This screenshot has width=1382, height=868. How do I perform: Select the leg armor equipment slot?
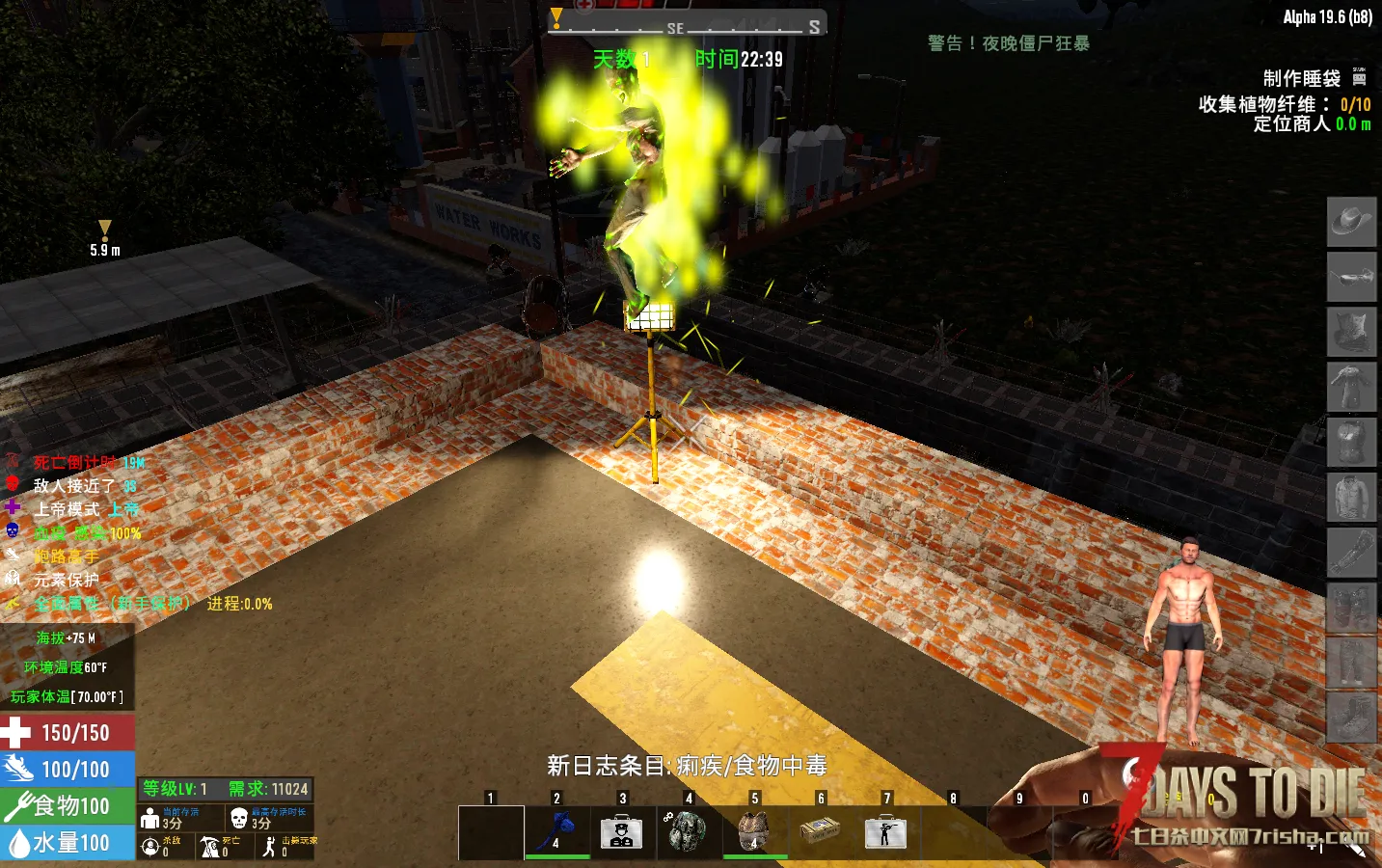point(1351,607)
